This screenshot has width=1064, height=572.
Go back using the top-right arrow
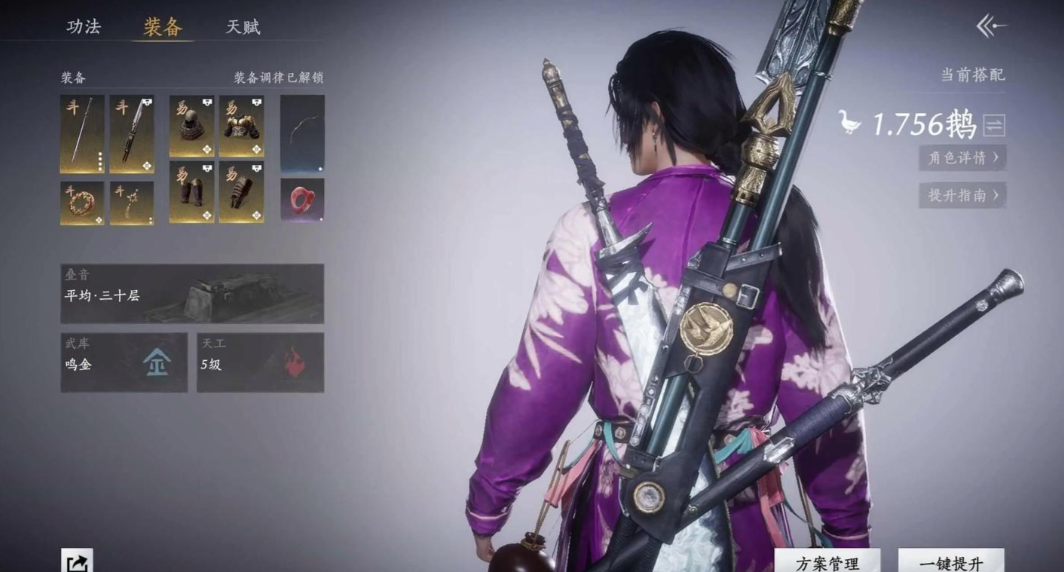[990, 27]
